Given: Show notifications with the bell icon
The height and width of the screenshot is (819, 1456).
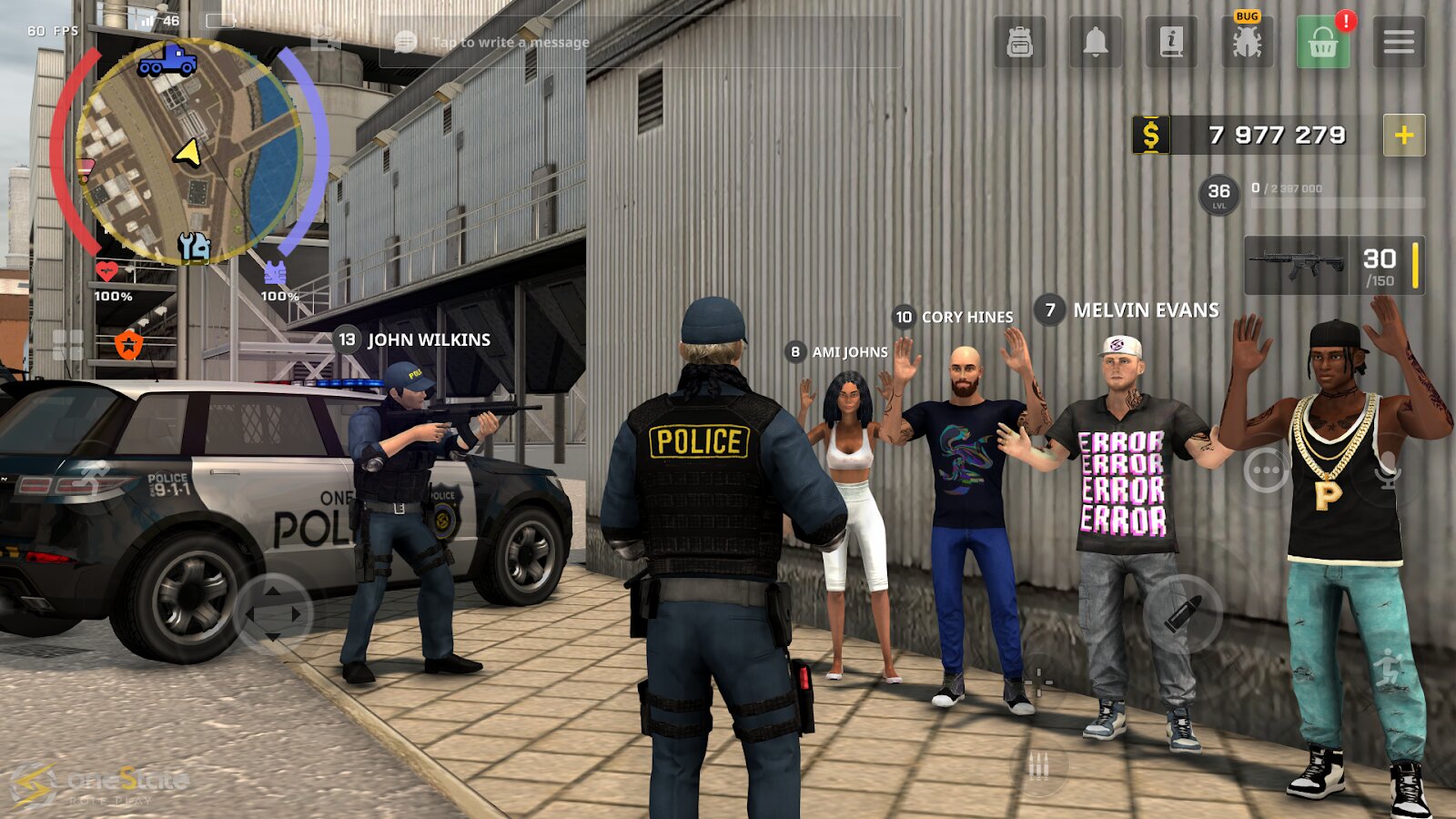Looking at the screenshot, I should (x=1096, y=42).
